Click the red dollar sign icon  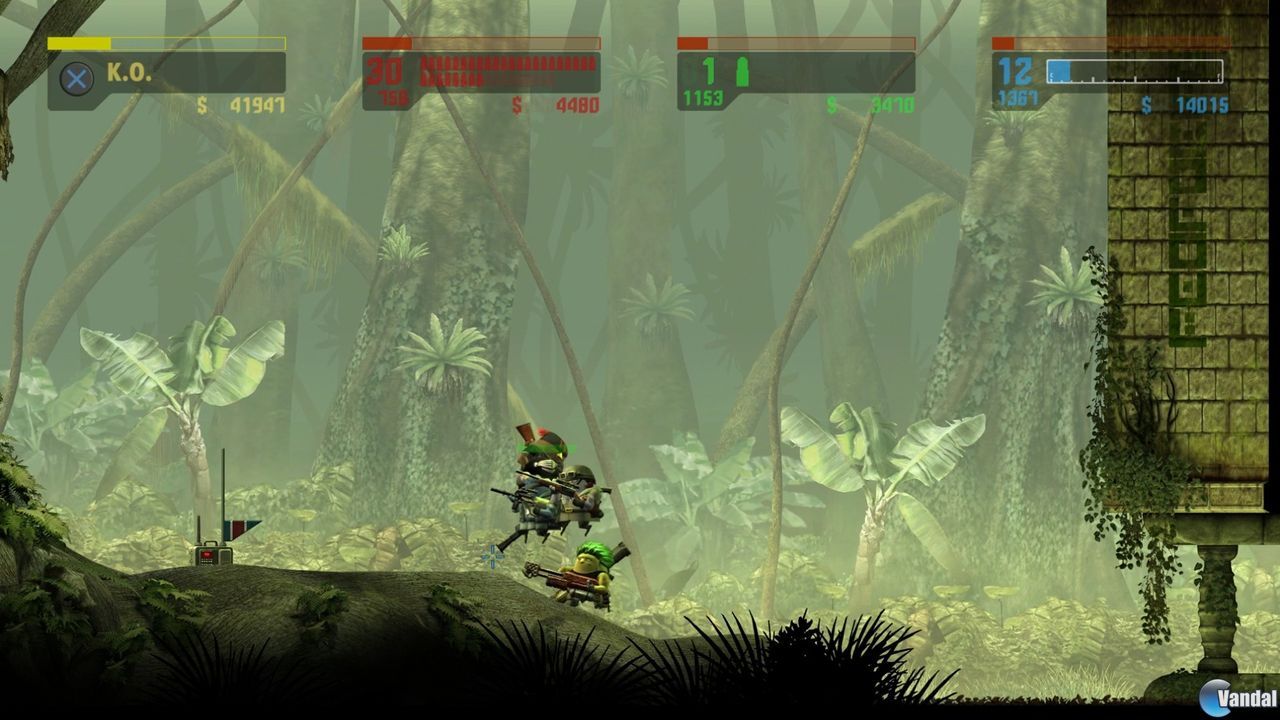click(x=516, y=101)
